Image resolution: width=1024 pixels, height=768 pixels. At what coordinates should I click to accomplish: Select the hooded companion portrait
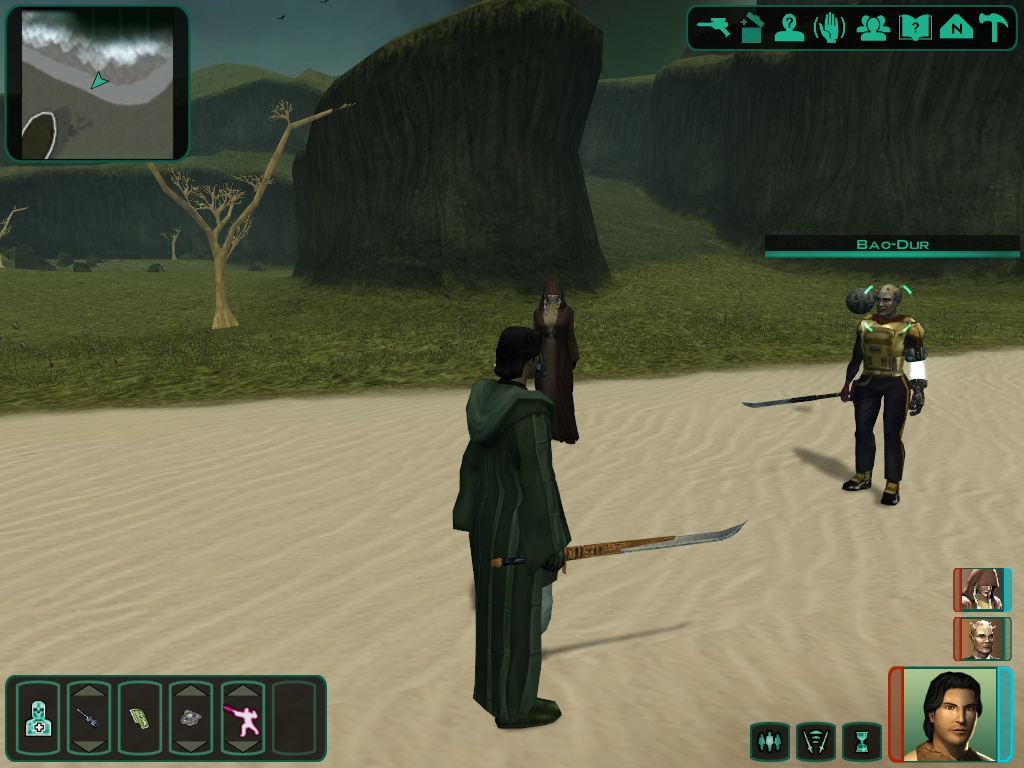980,590
